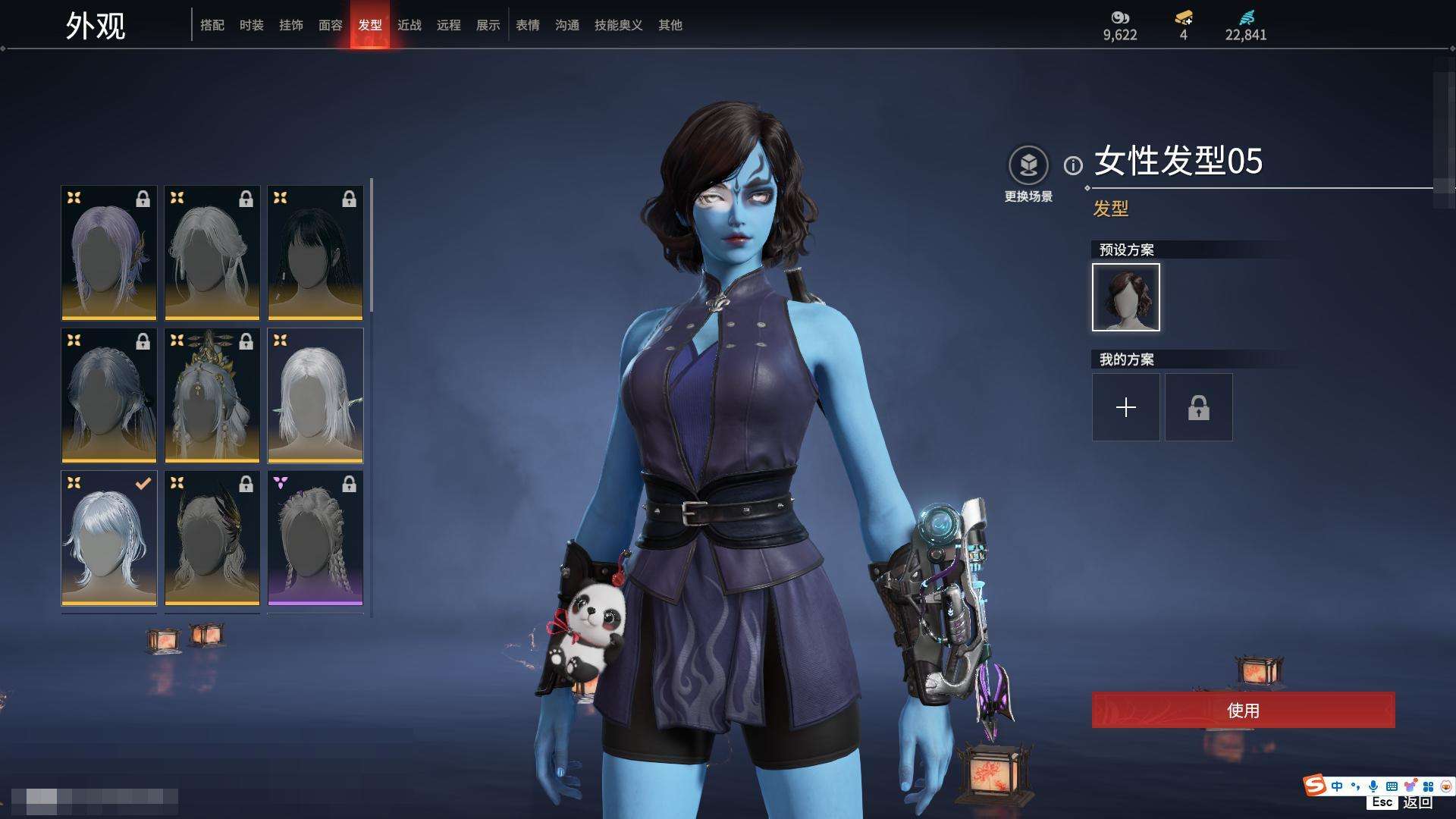The height and width of the screenshot is (819, 1456).
Task: Open the 时装 outfit tab
Action: pyautogui.click(x=252, y=25)
